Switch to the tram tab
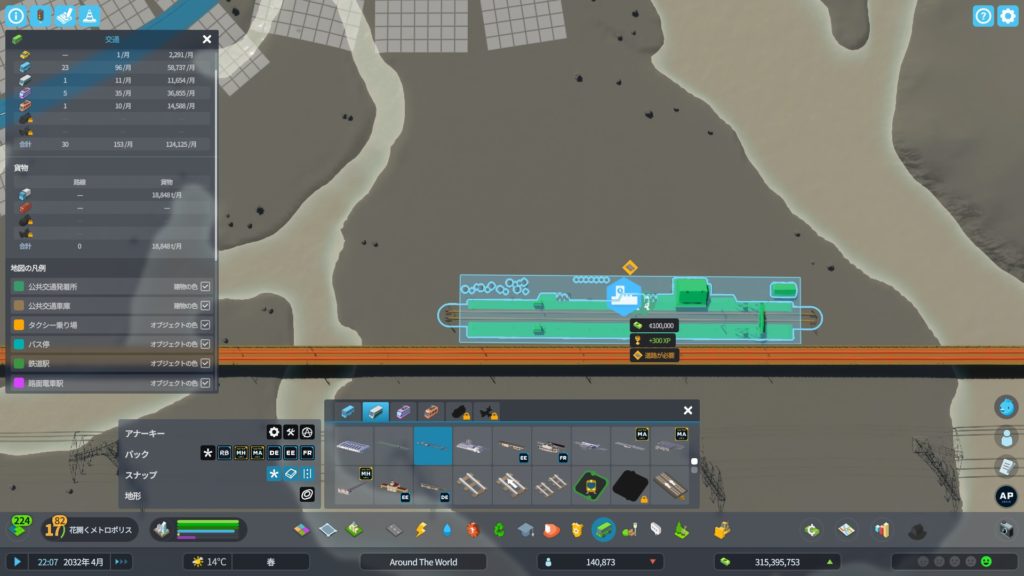1024x576 pixels. tap(404, 411)
